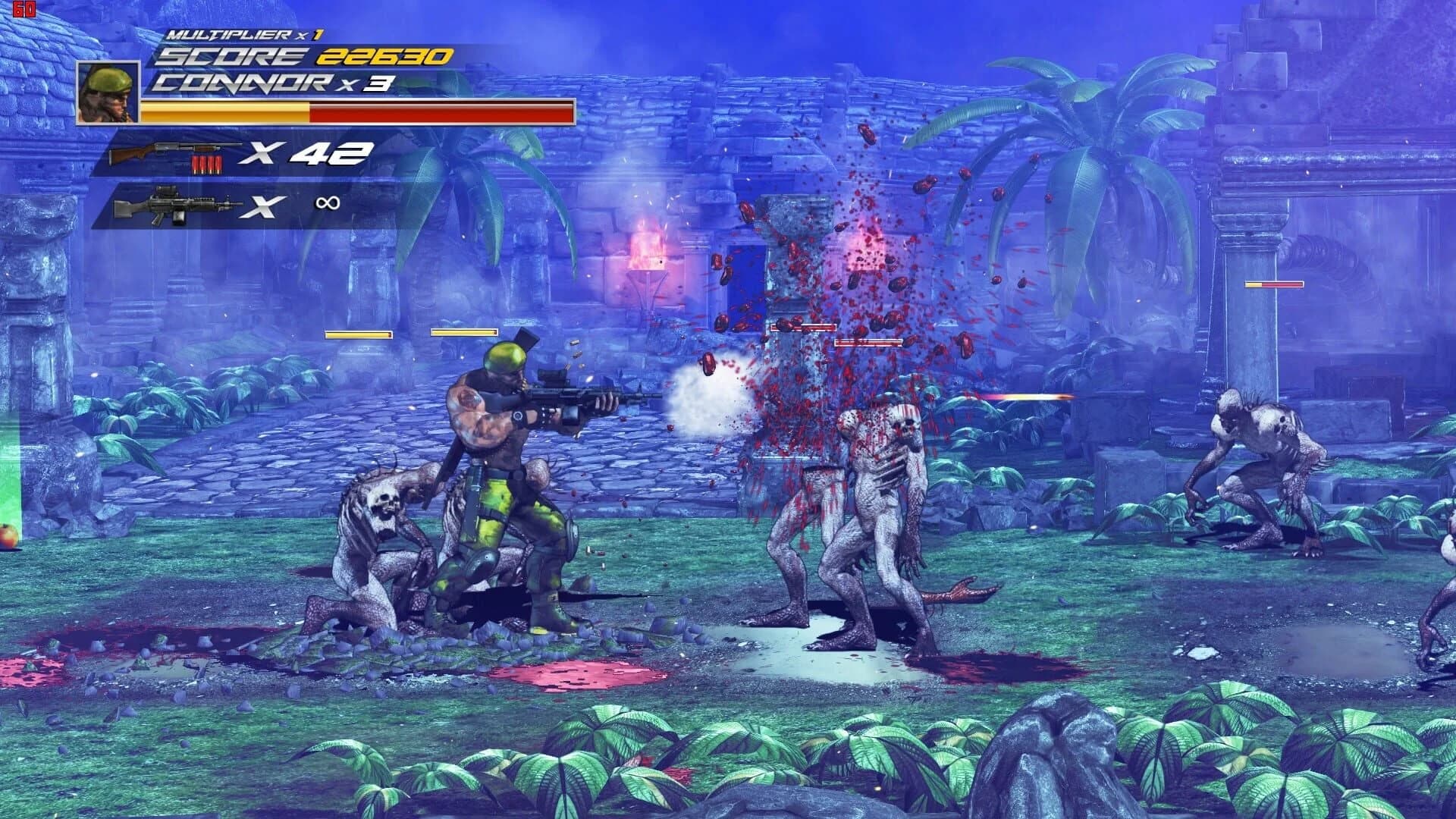Click the red shotgun shells icon
The image size is (1456, 819).
pyautogui.click(x=208, y=162)
